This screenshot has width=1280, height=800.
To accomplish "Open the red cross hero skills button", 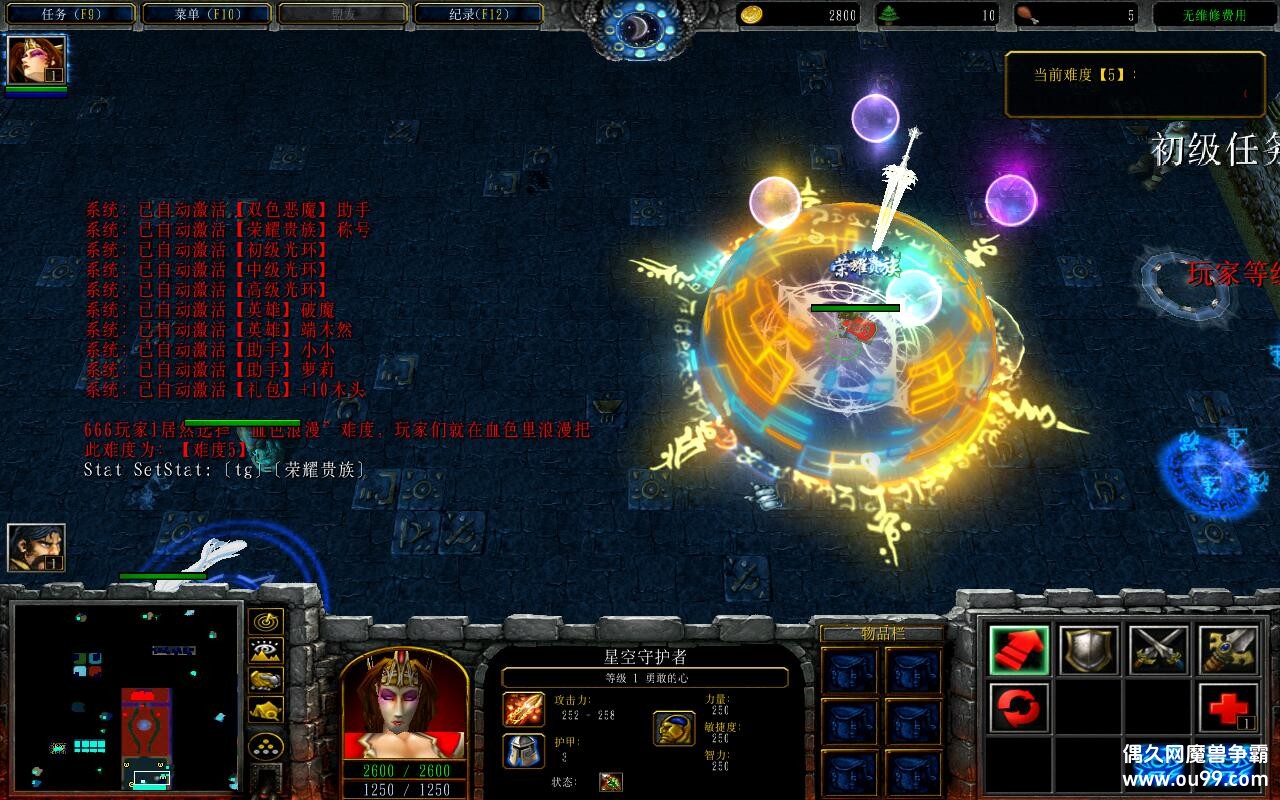I will [x=1228, y=708].
